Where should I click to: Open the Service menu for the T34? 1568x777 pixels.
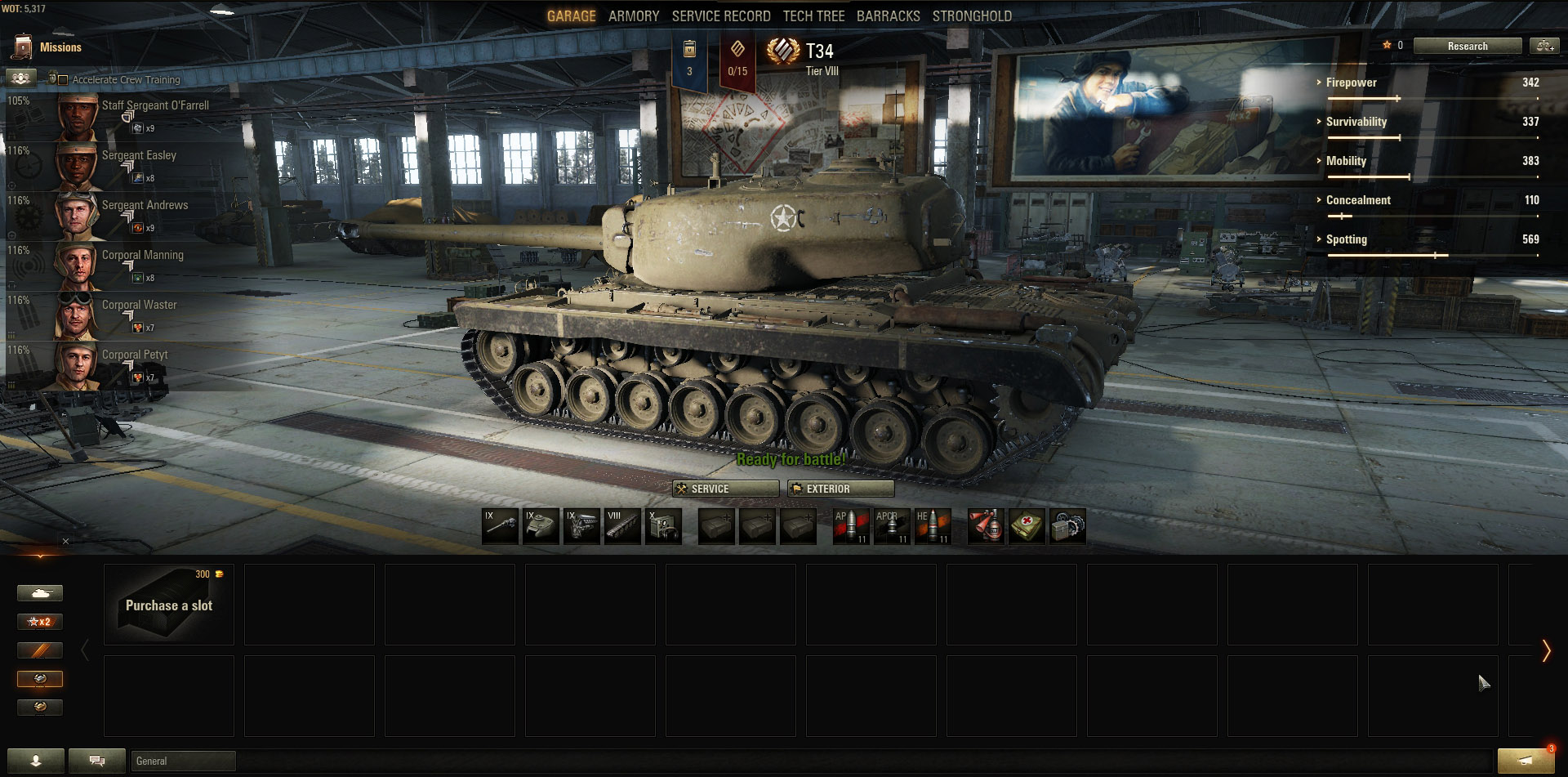click(725, 489)
